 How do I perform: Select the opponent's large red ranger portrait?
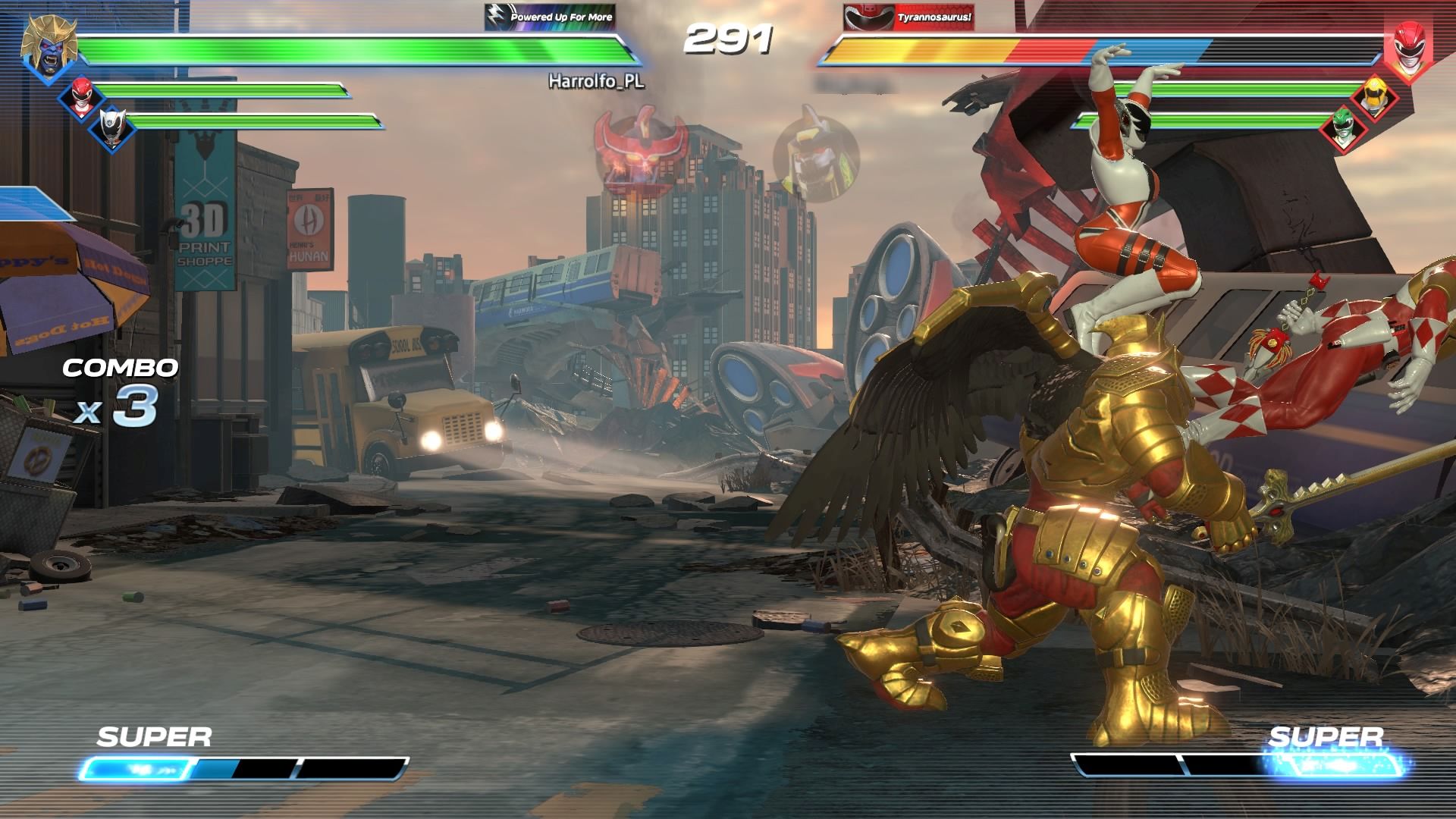[x=1407, y=49]
